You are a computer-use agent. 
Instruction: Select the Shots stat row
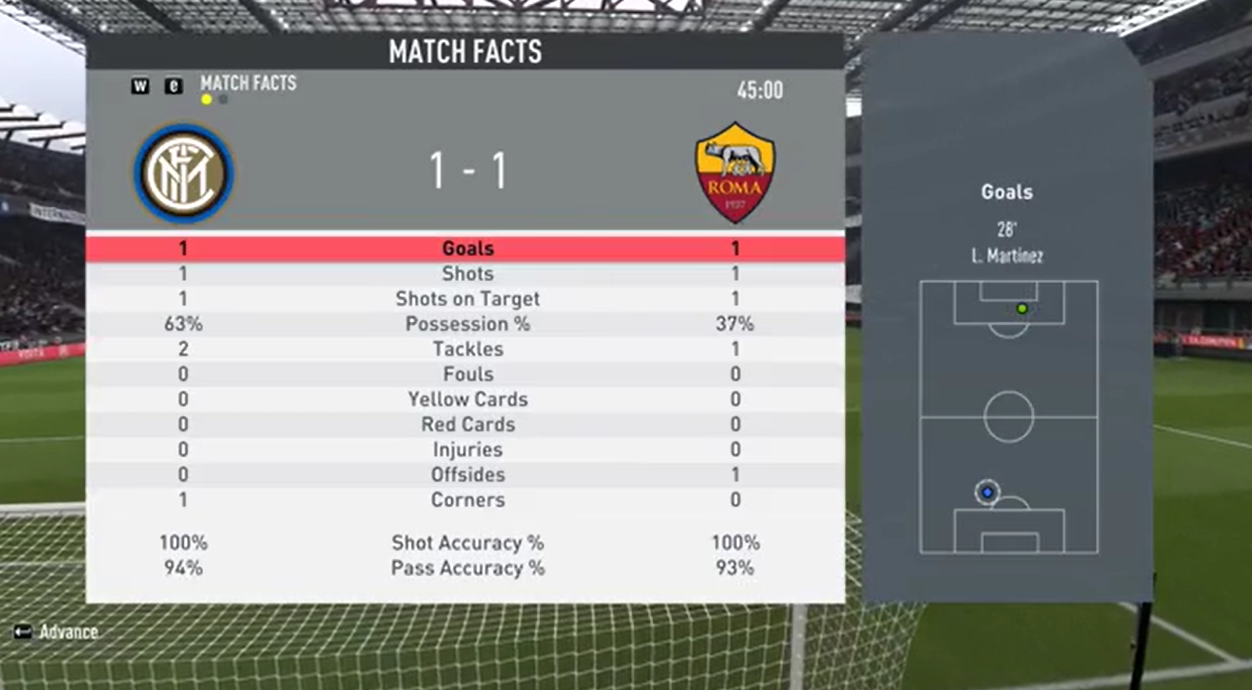click(467, 274)
